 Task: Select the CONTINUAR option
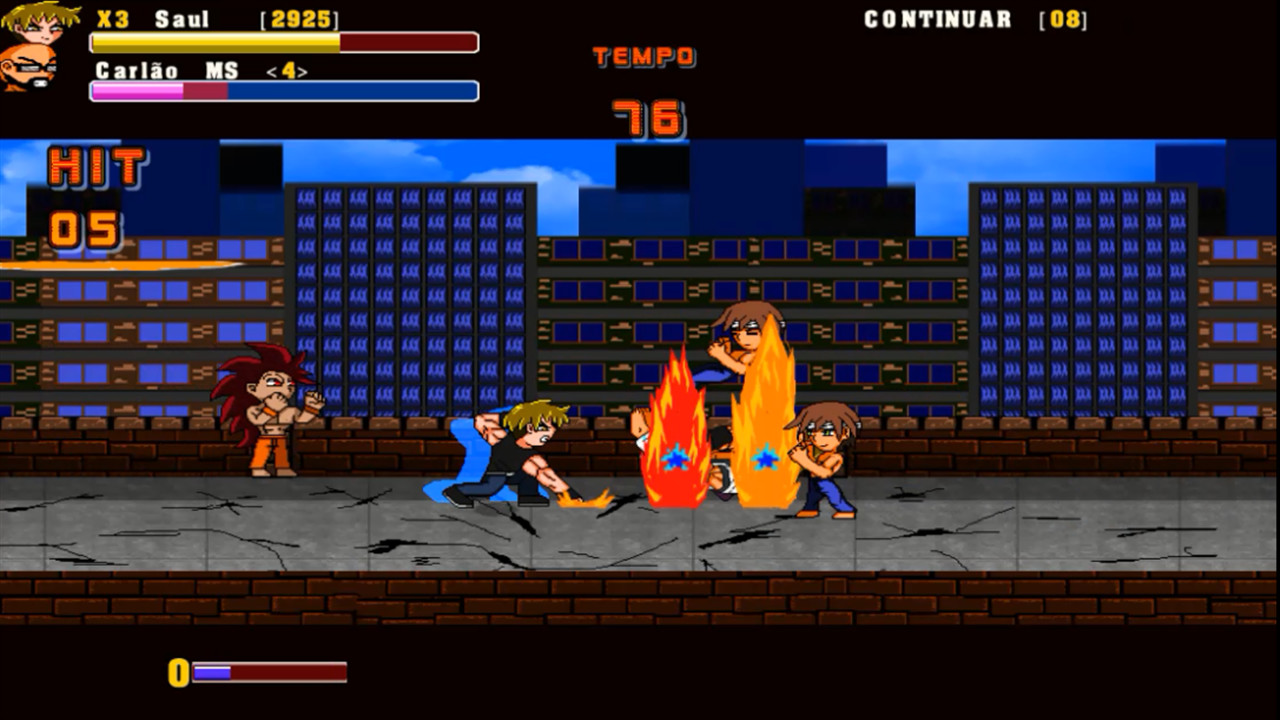click(938, 17)
